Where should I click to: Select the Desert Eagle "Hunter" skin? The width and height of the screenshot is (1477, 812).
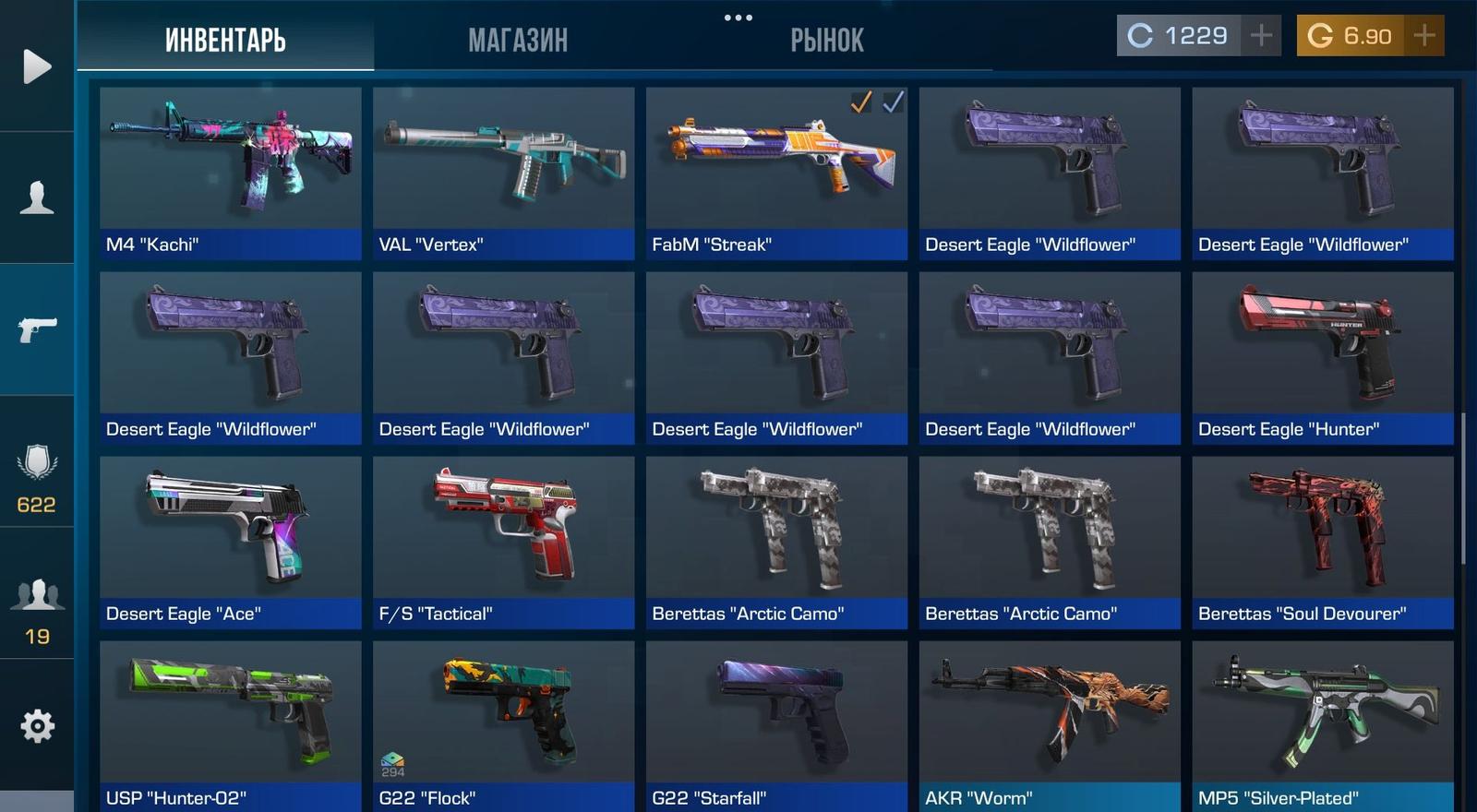pos(1322,357)
